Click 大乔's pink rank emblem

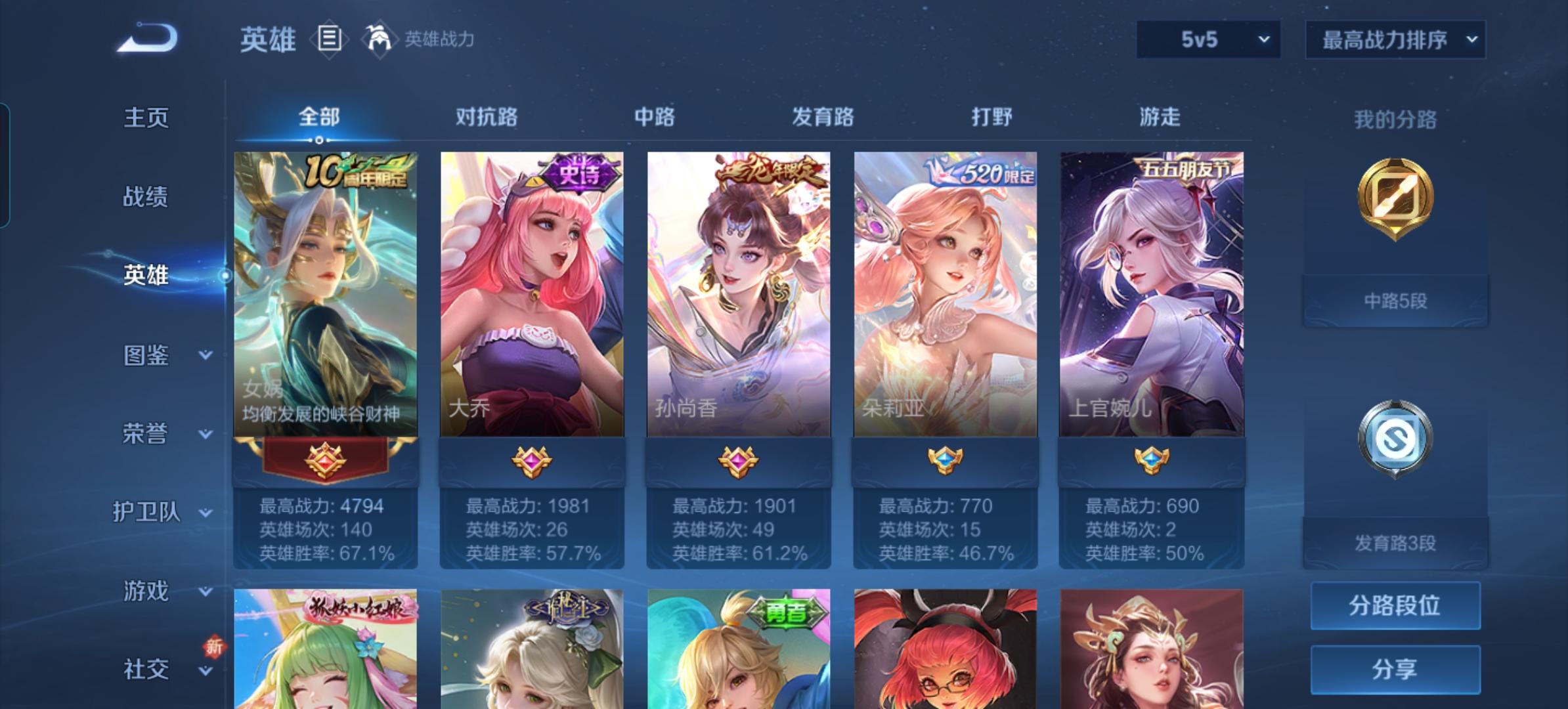click(532, 460)
